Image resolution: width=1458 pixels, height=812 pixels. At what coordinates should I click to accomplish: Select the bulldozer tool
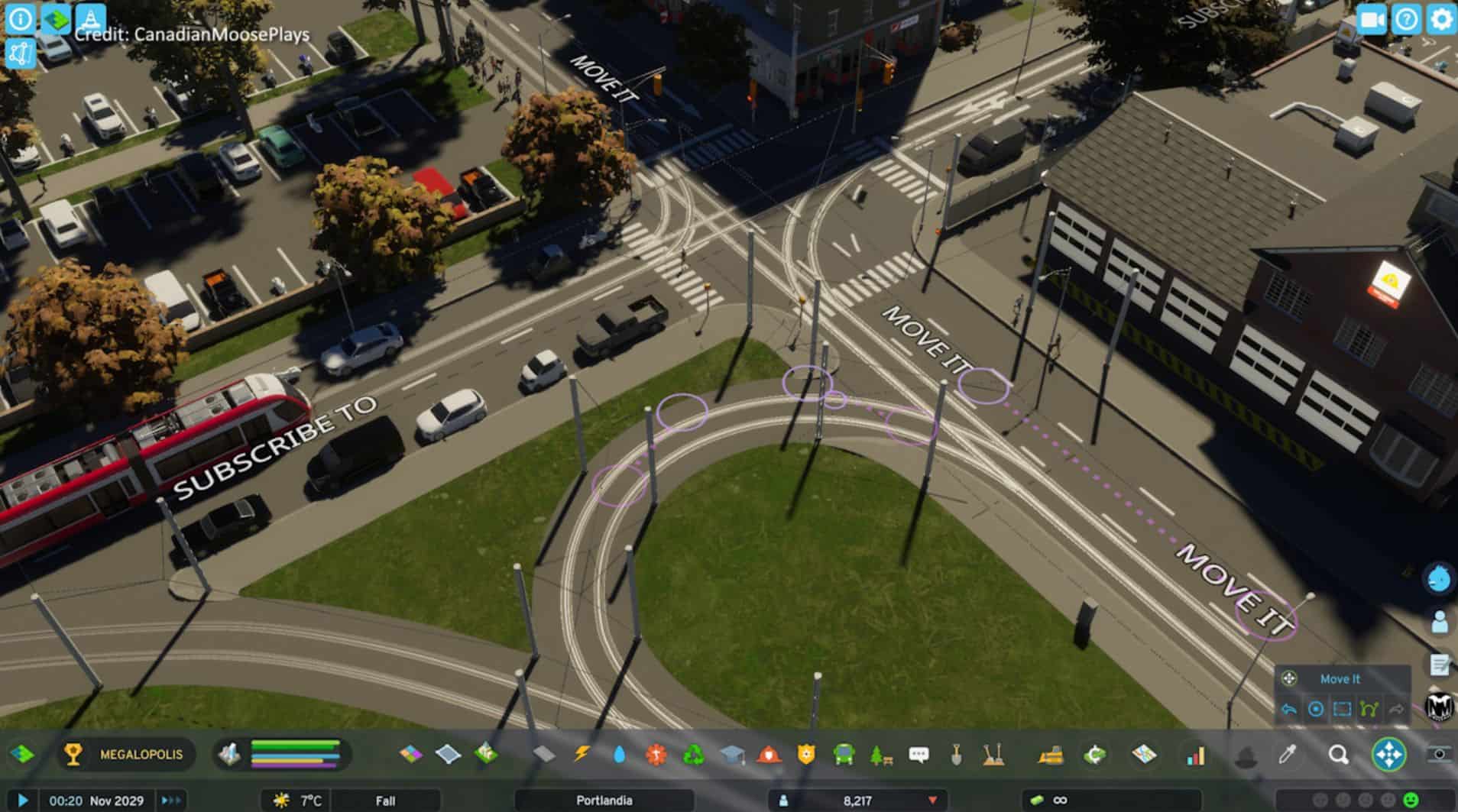(x=1051, y=756)
